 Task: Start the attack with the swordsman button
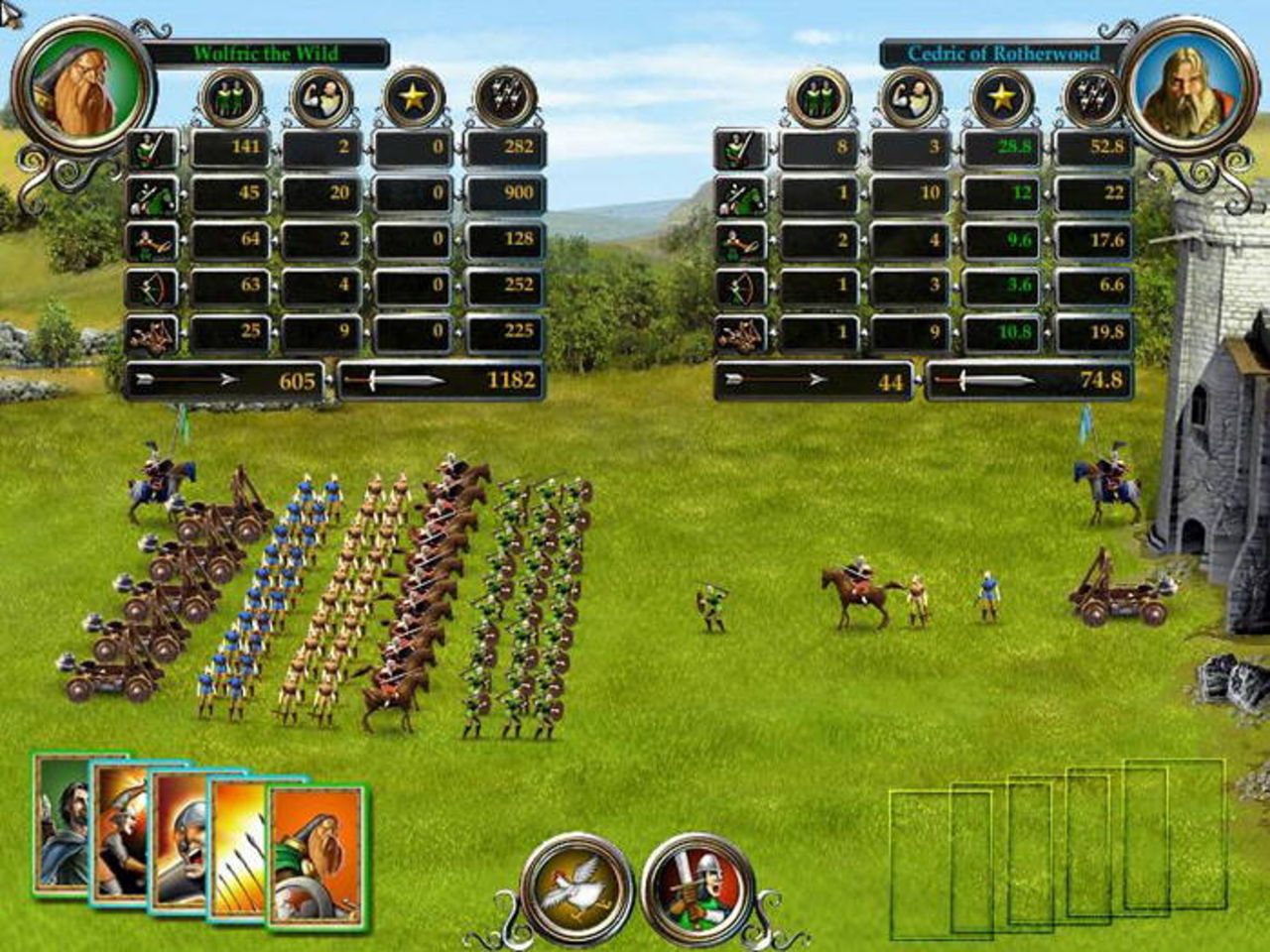(x=698, y=887)
